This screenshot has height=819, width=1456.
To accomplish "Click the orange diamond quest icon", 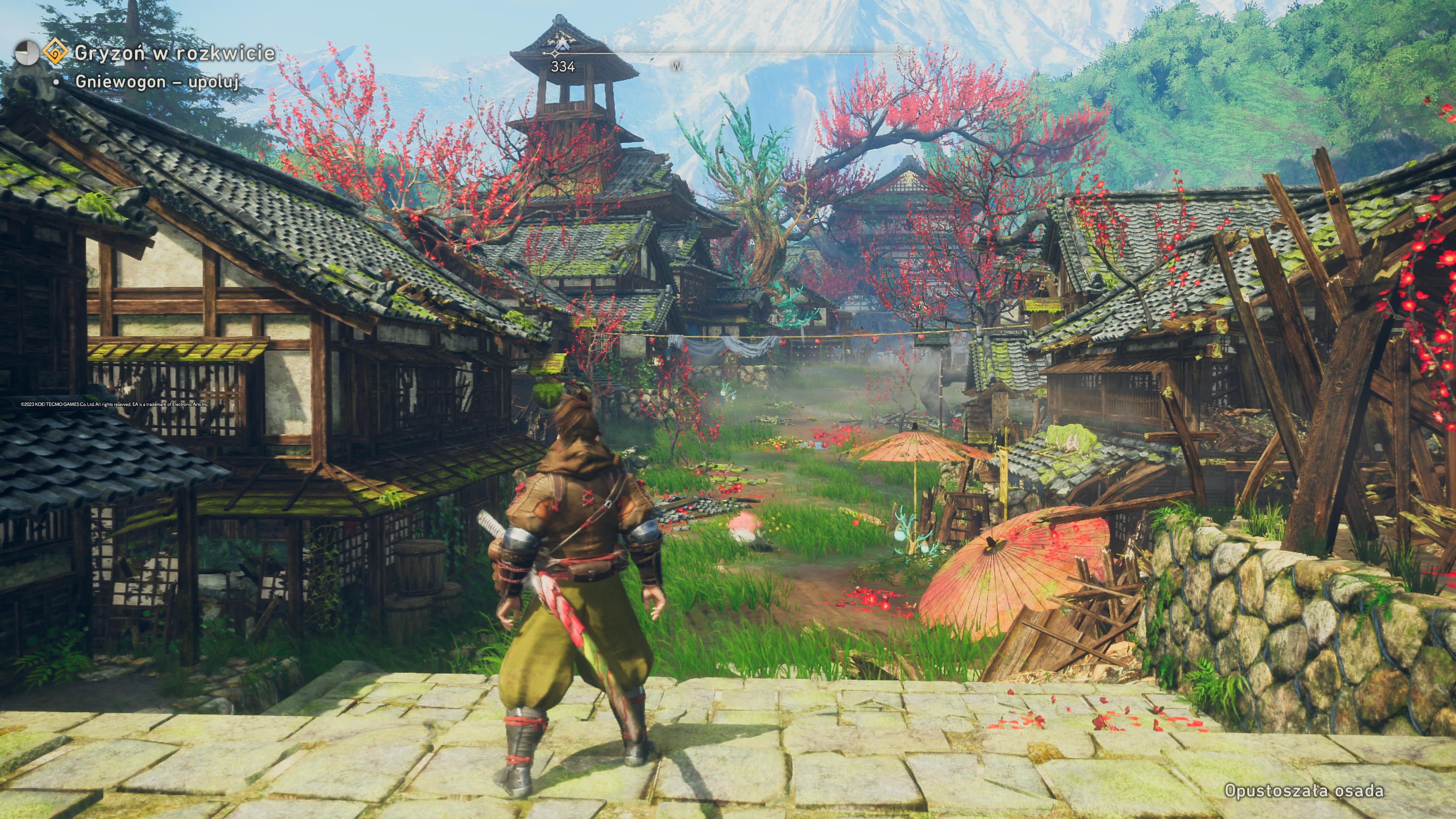I will coord(55,53).
